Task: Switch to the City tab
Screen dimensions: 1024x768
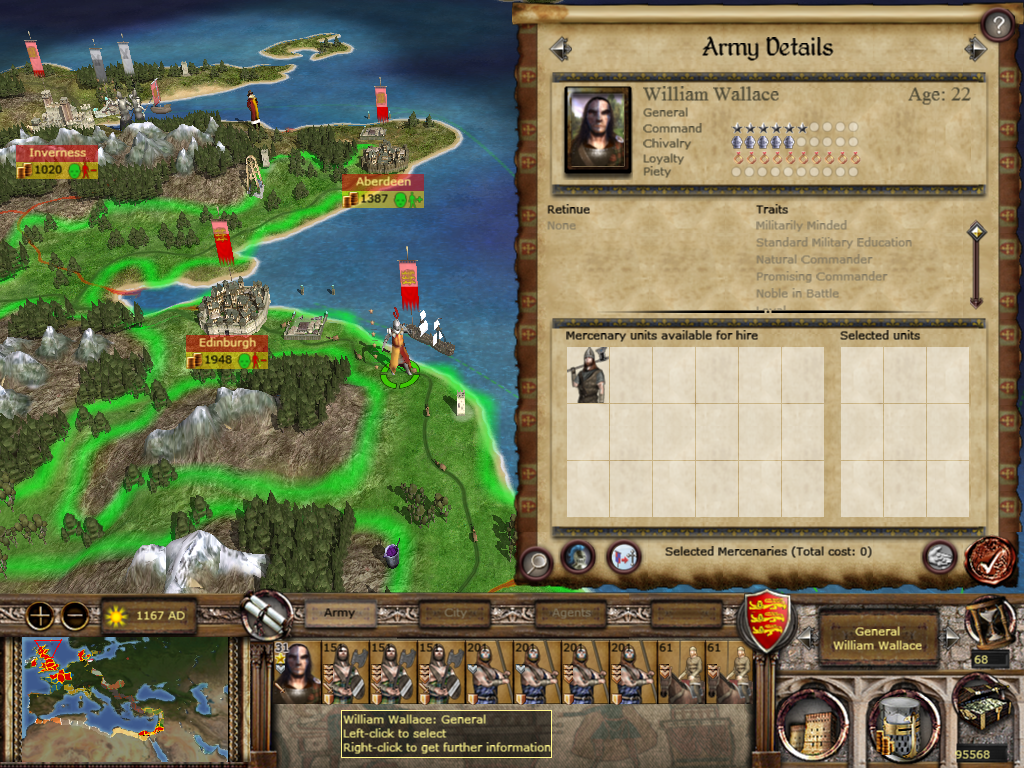Action: (456, 613)
